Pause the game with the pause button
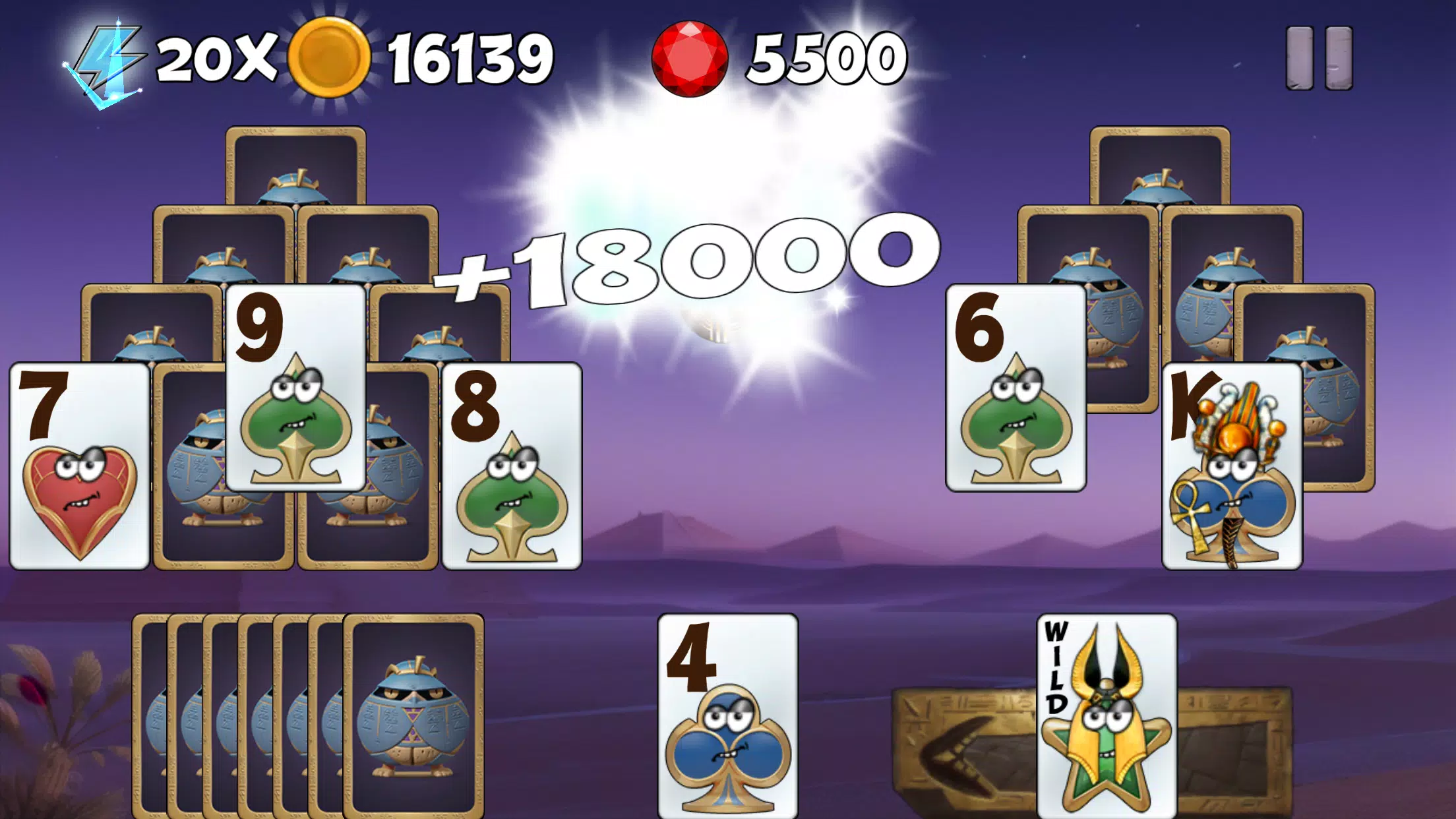Screen dimensions: 1456x819 pyautogui.click(x=1319, y=58)
